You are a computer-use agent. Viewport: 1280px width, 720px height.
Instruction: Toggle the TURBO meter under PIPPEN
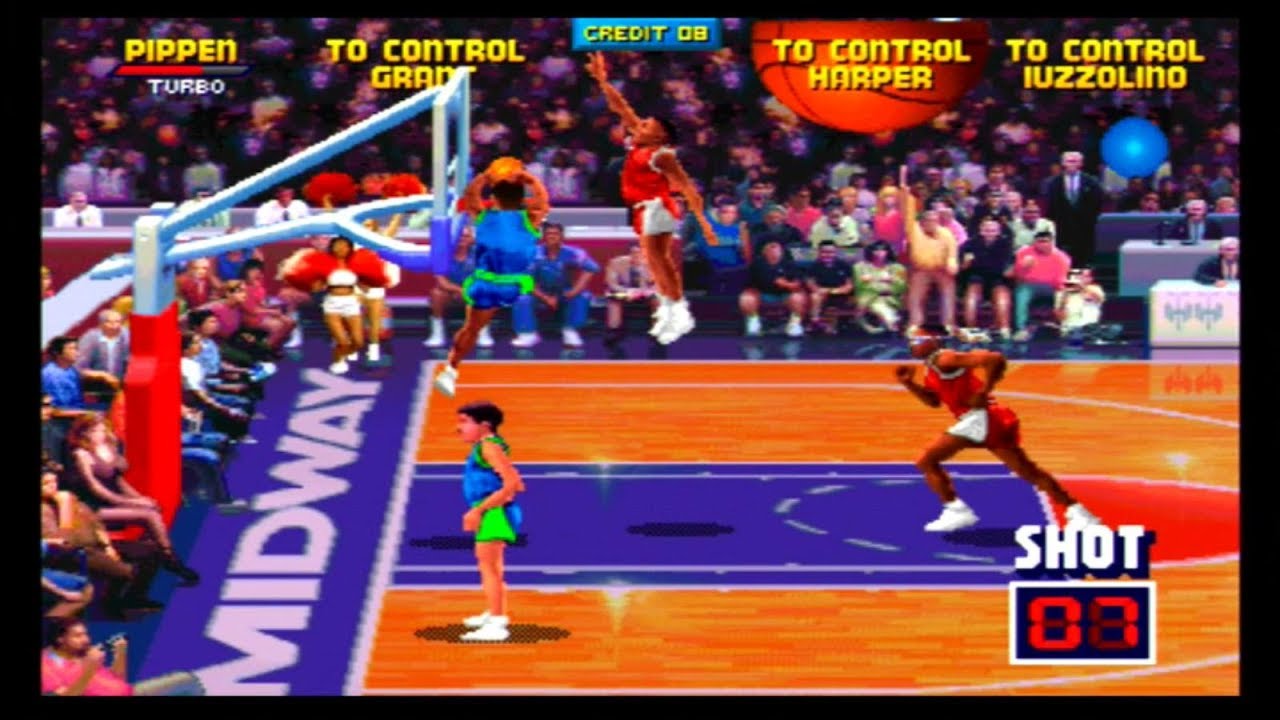pos(180,72)
